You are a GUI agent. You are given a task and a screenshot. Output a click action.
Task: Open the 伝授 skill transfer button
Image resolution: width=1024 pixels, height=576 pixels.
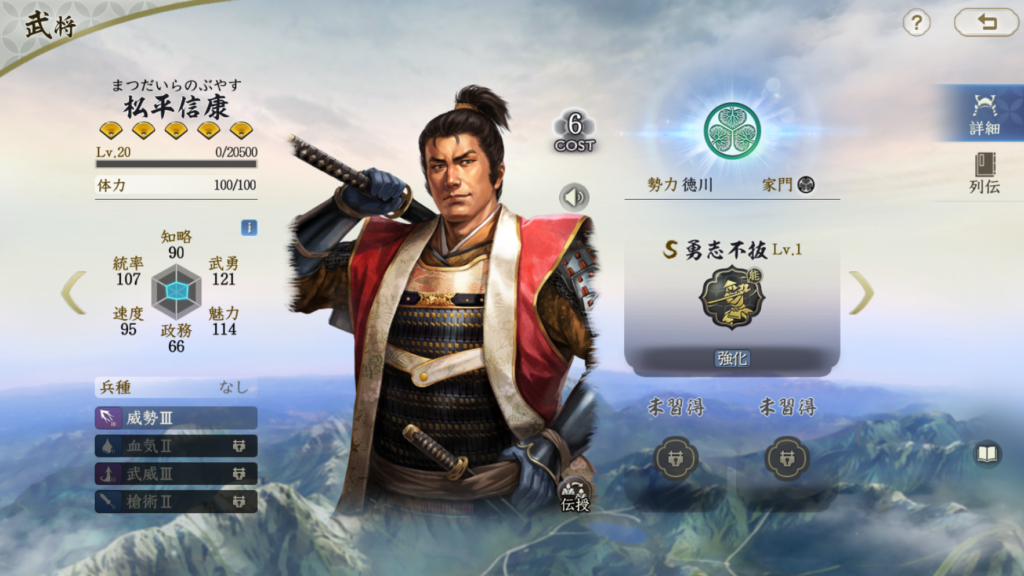pos(575,495)
